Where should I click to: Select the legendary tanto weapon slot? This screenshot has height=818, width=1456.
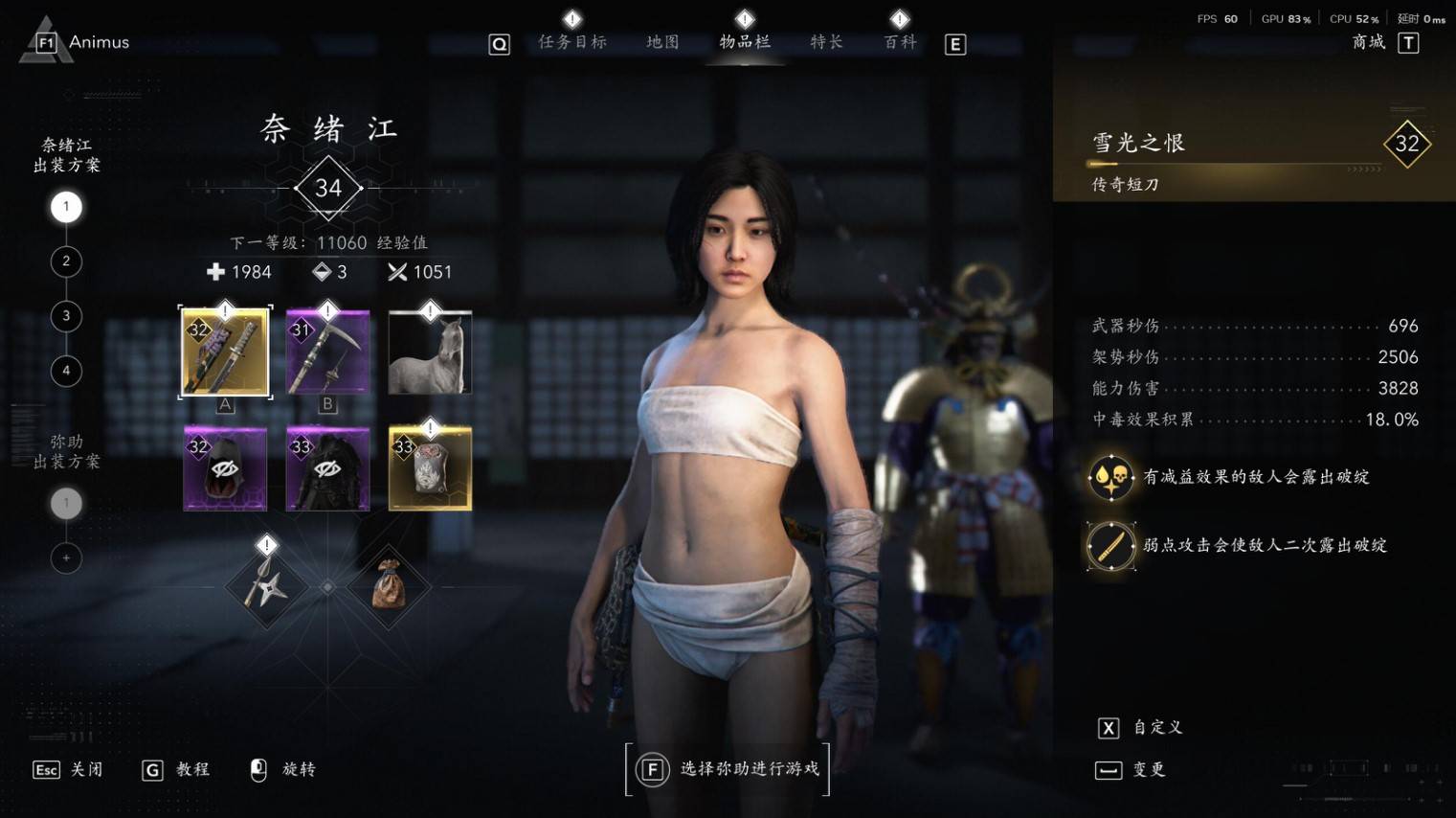coord(225,352)
